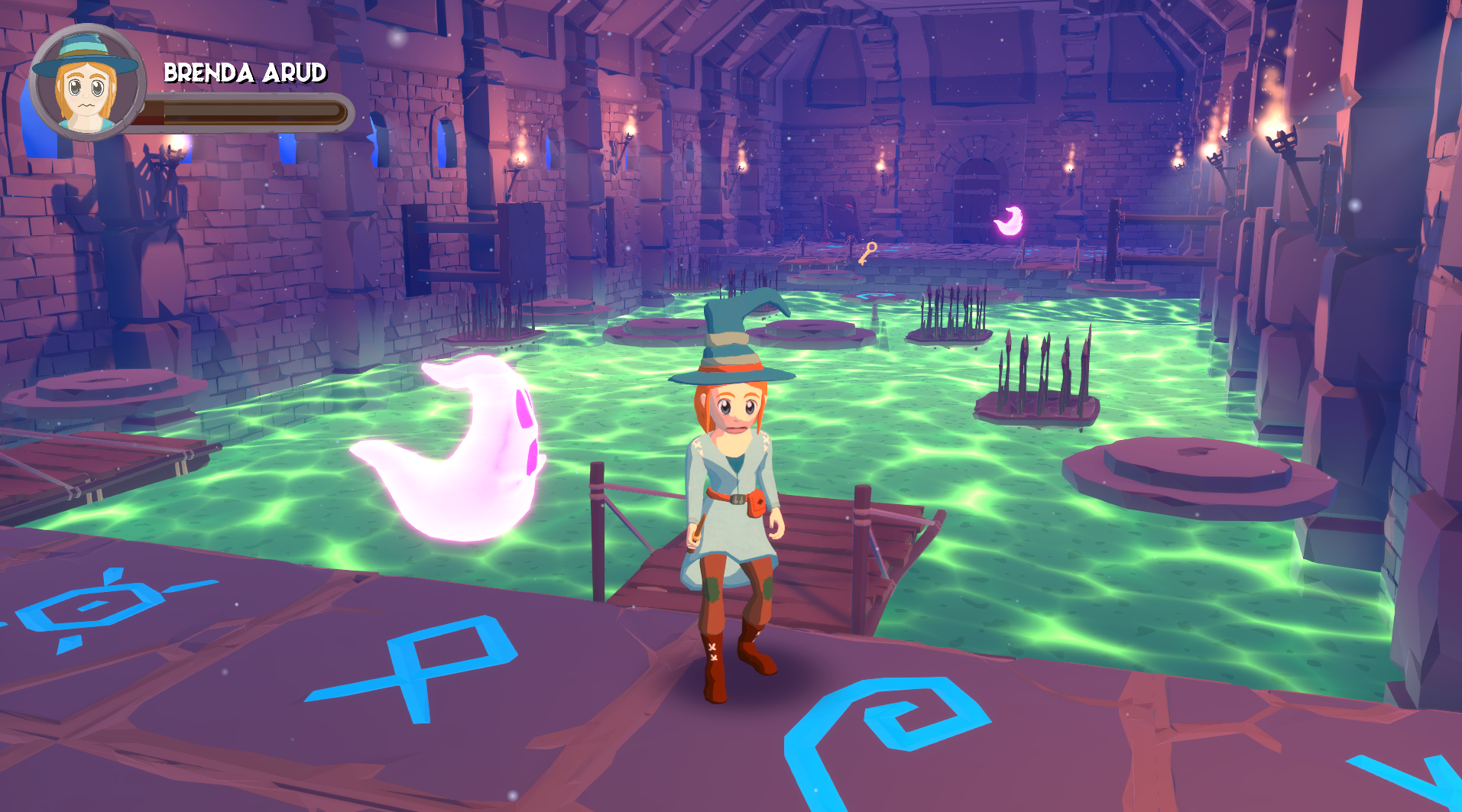Click Brenda Arud's character portrait
The image size is (1462, 812).
(x=86, y=83)
